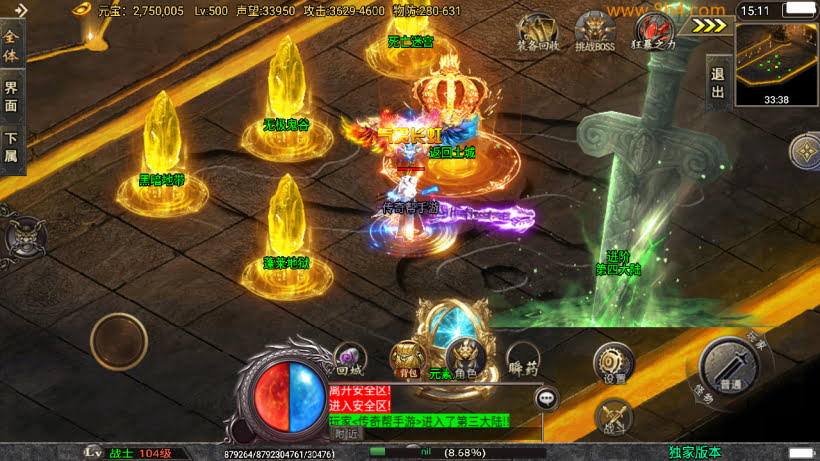This screenshot has width=820, height=461.
Task: Switch to the 界面 tab
Action: click(12, 95)
